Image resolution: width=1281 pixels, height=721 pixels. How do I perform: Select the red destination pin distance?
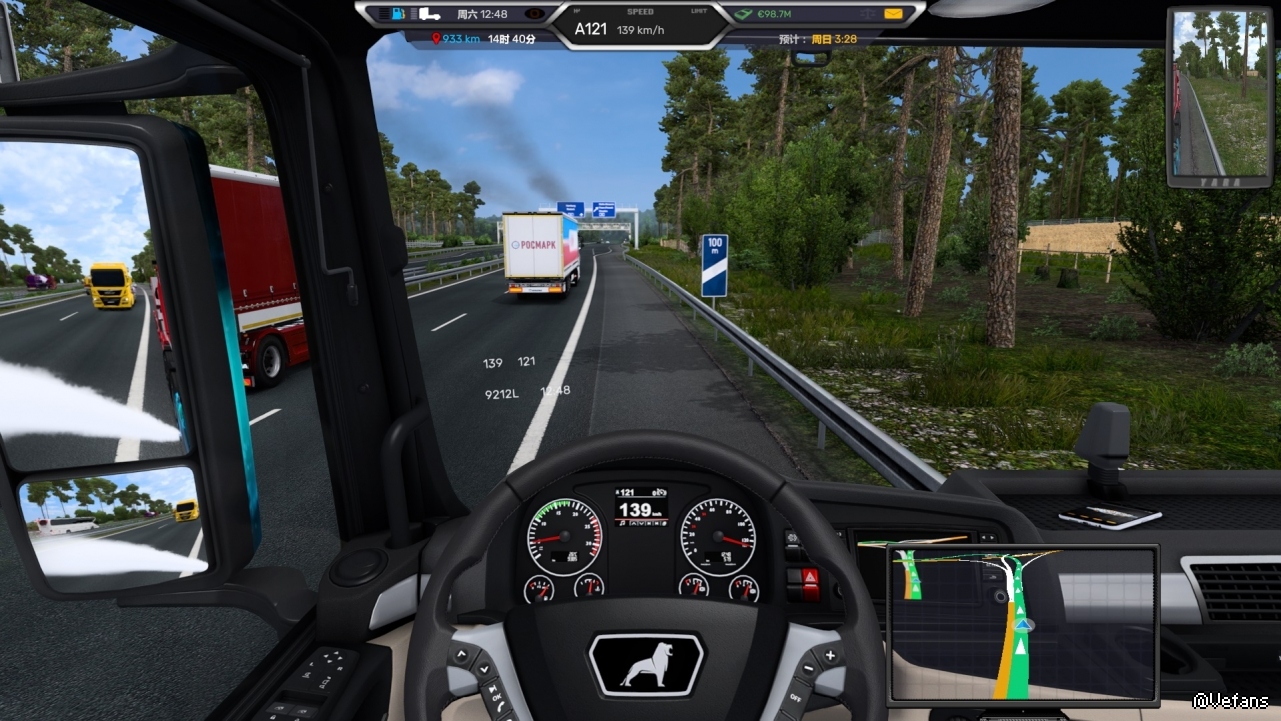point(456,39)
